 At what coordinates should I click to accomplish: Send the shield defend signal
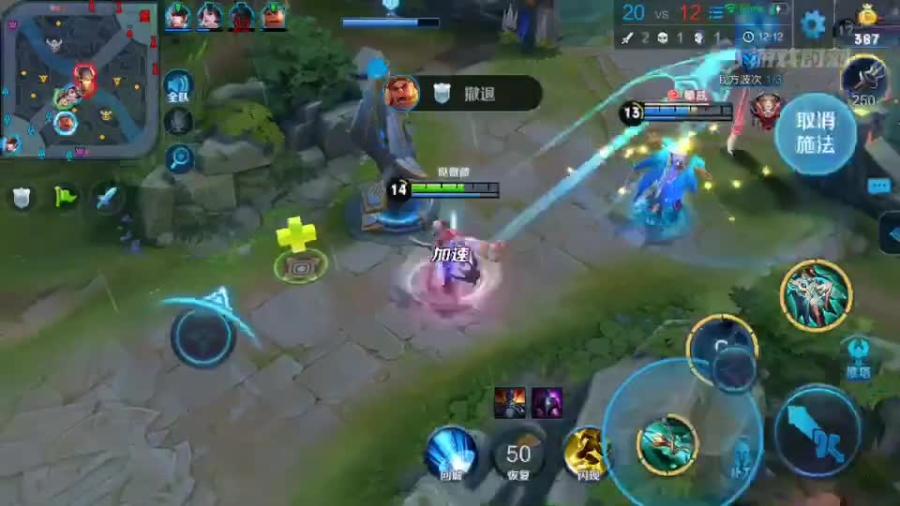pyautogui.click(x=22, y=197)
